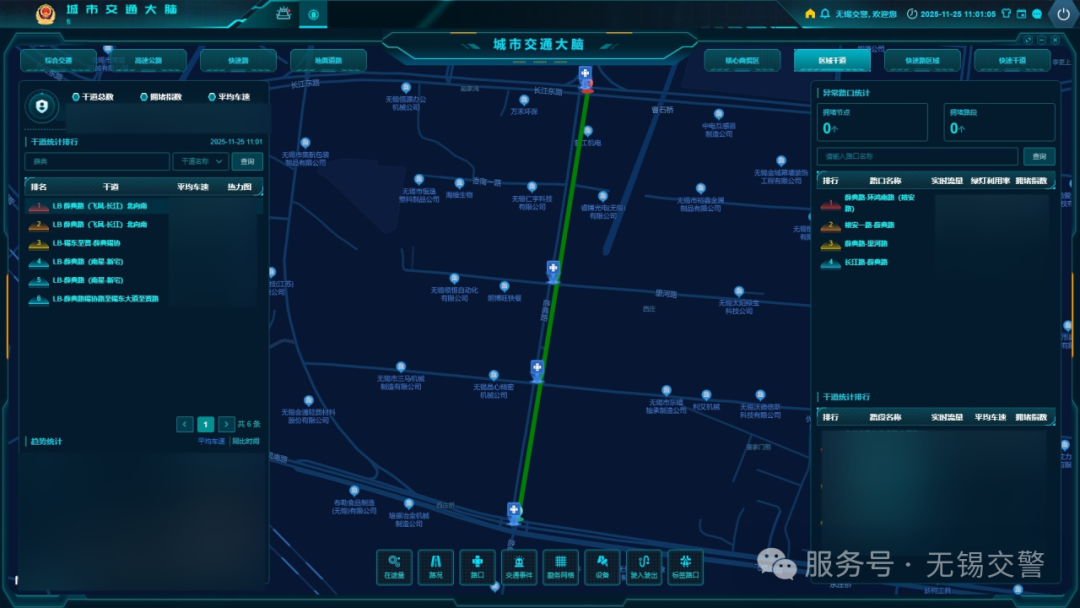Open the notification bell
The height and width of the screenshot is (608, 1080).
point(825,14)
